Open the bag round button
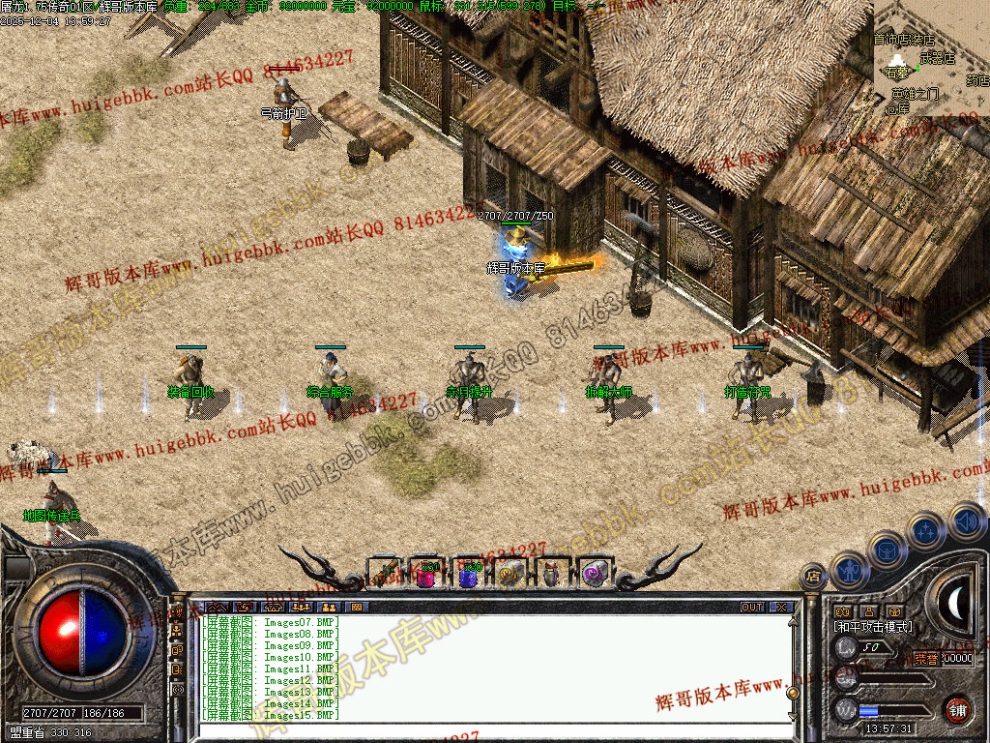Image resolution: width=990 pixels, height=743 pixels. point(887,548)
